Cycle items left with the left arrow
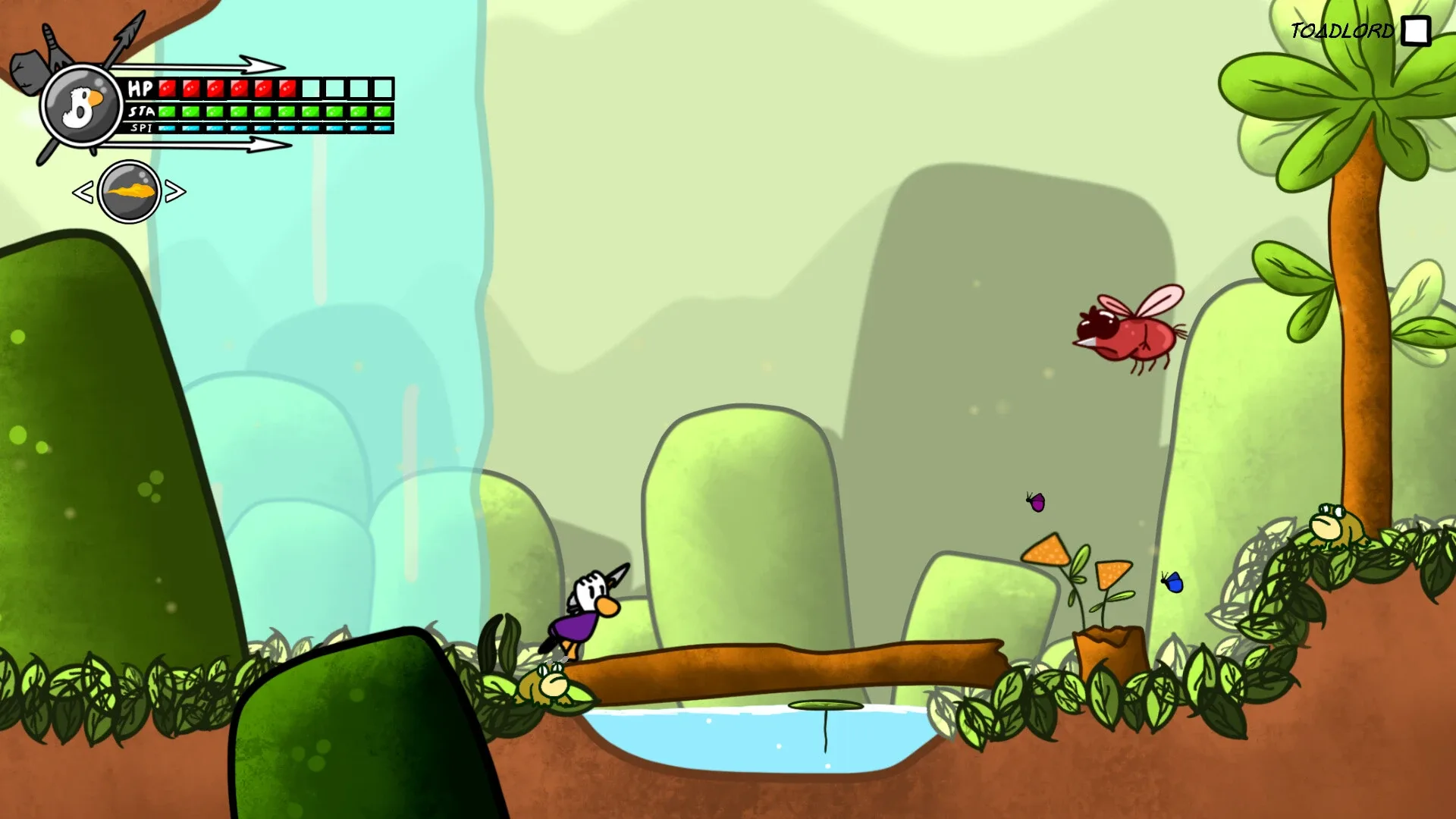The image size is (1456, 819). tap(82, 191)
